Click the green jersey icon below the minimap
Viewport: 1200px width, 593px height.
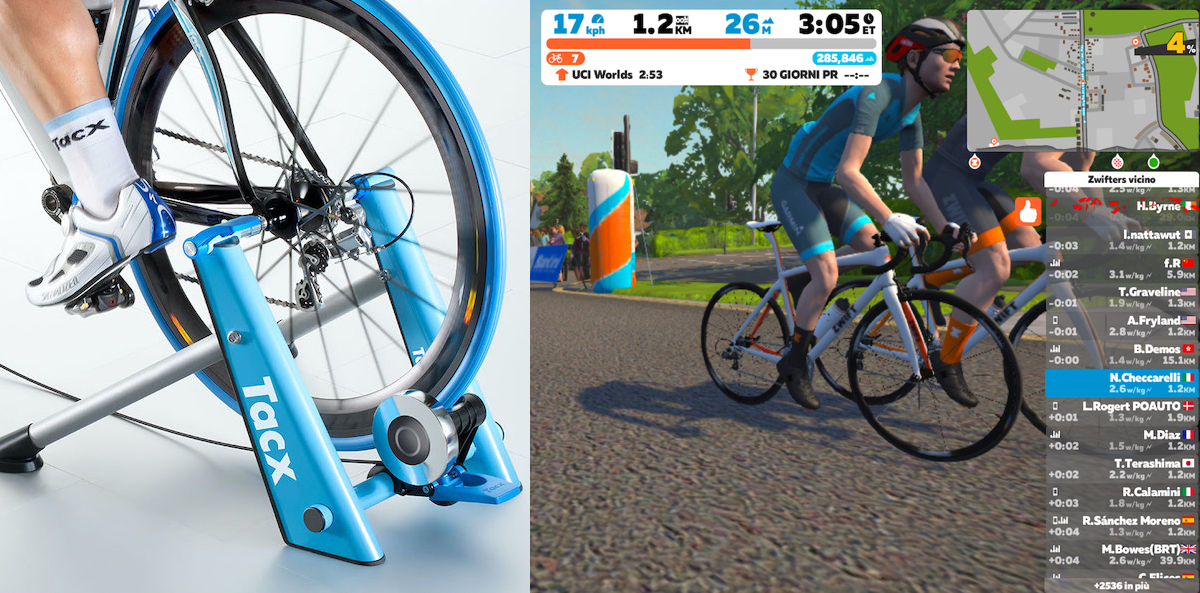[x=1153, y=161]
